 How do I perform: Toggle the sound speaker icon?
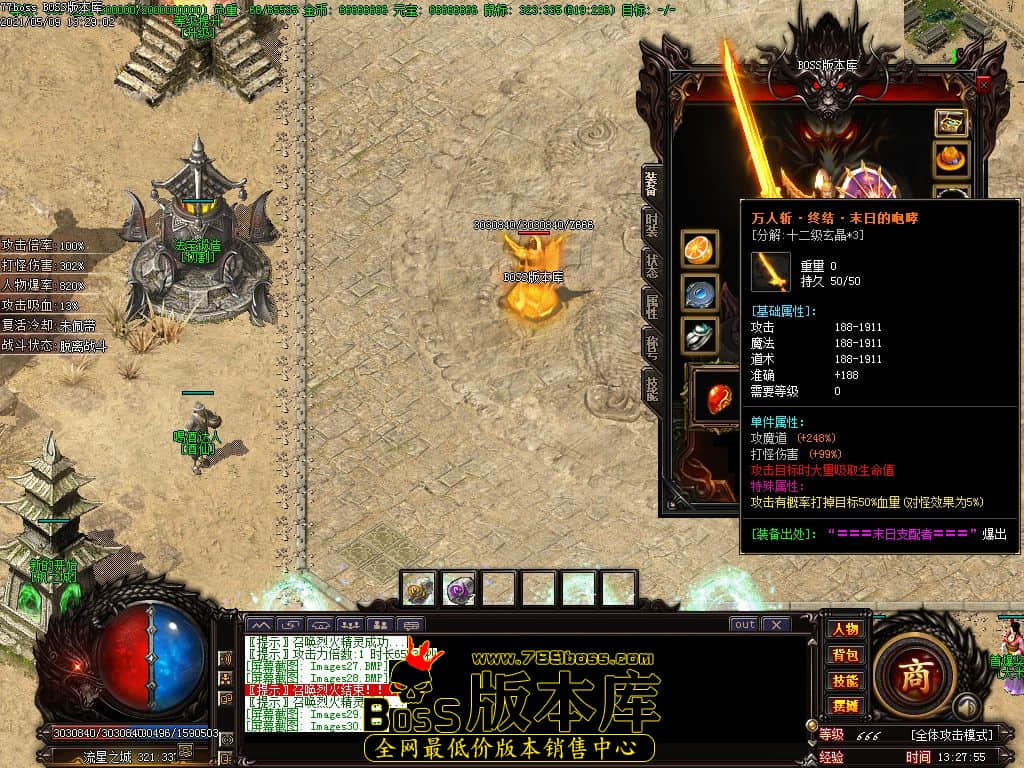pyautogui.click(x=965, y=707)
